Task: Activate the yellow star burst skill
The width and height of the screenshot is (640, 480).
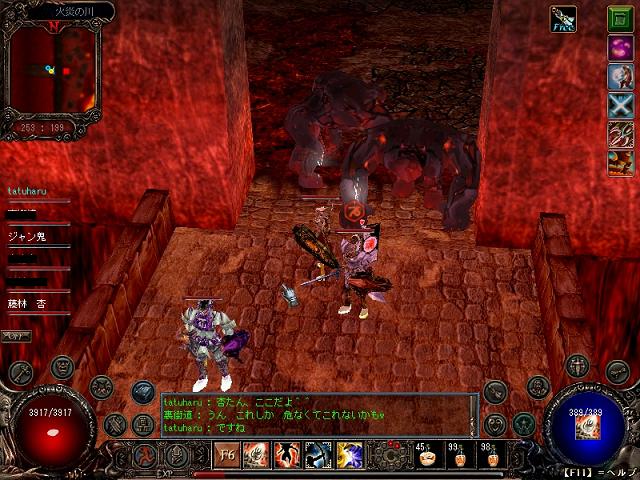Action: (x=349, y=456)
